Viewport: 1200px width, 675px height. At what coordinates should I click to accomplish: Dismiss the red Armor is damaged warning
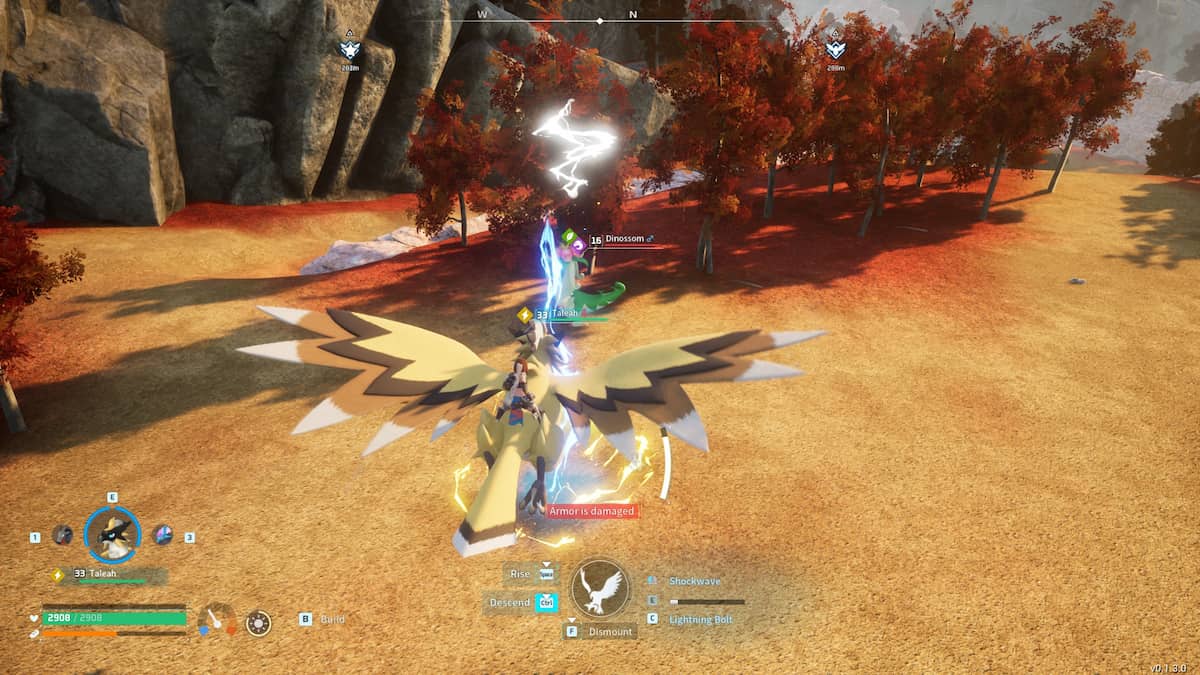click(592, 511)
